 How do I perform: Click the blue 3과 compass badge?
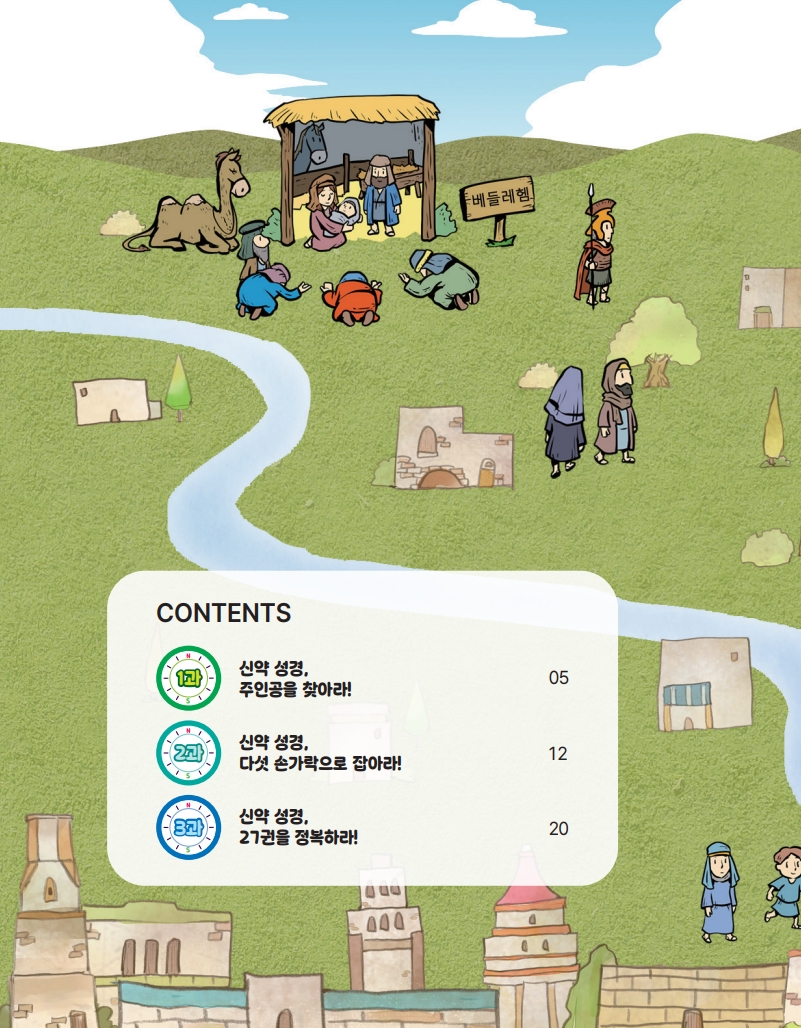coord(188,828)
